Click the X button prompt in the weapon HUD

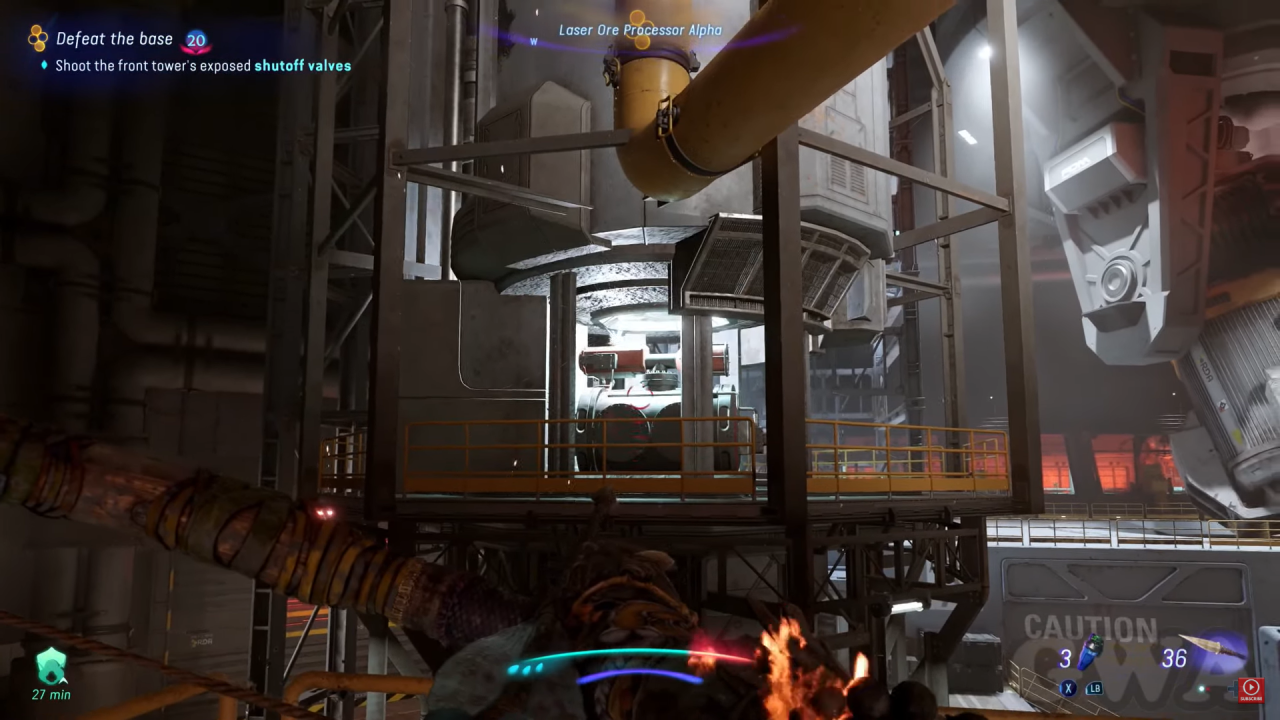click(x=1068, y=688)
